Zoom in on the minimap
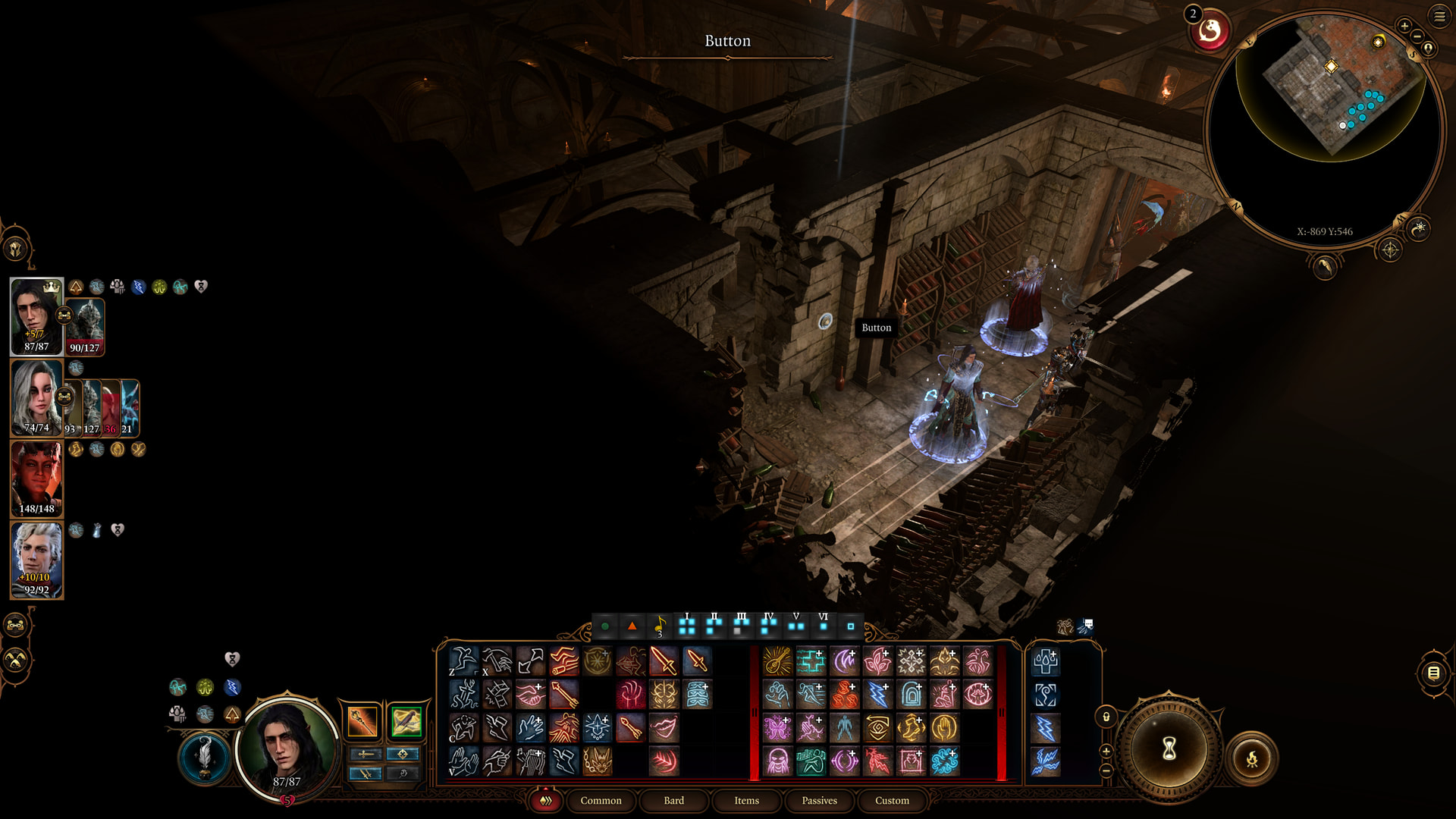1456x819 pixels. click(x=1404, y=26)
